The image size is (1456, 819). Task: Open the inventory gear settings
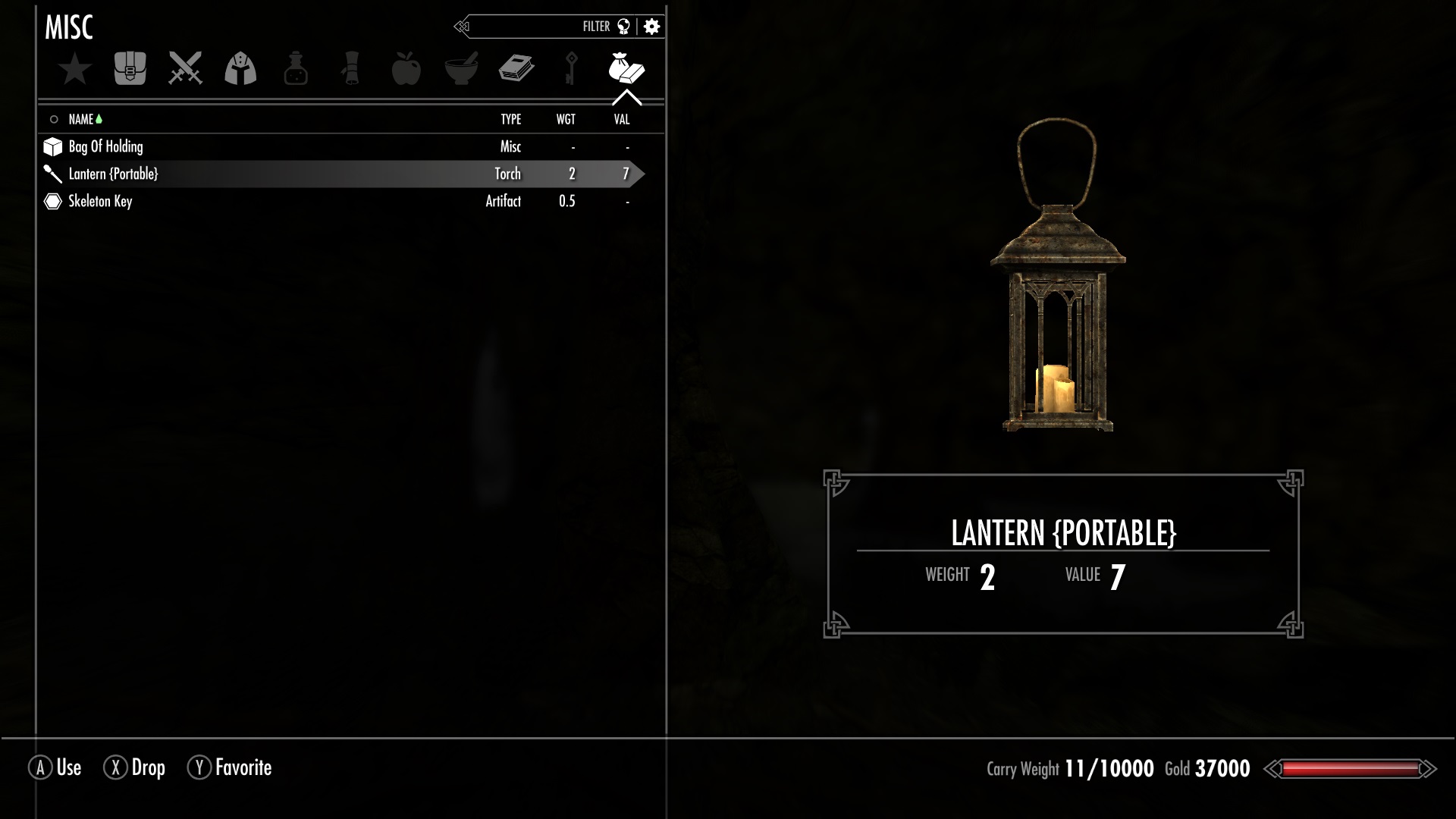point(651,27)
